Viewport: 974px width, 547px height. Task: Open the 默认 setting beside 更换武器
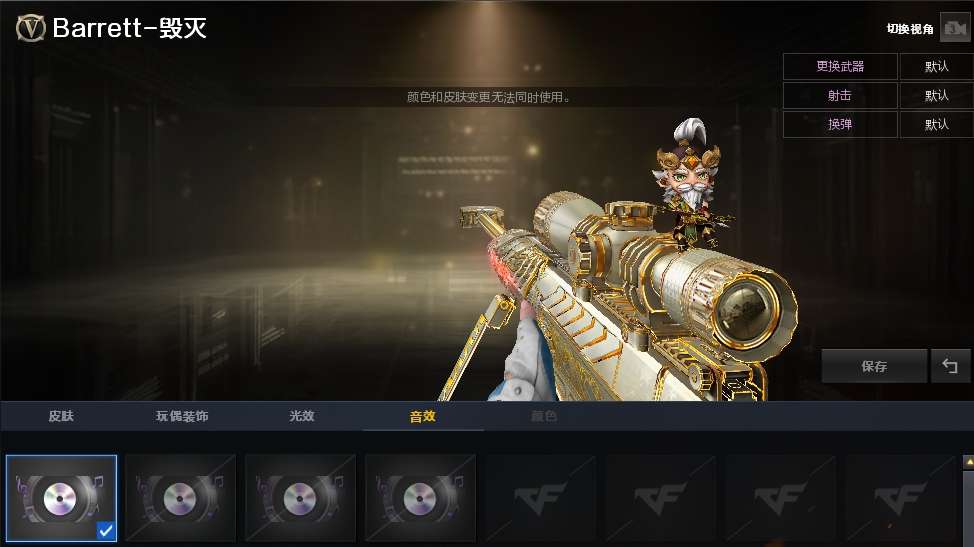point(936,67)
